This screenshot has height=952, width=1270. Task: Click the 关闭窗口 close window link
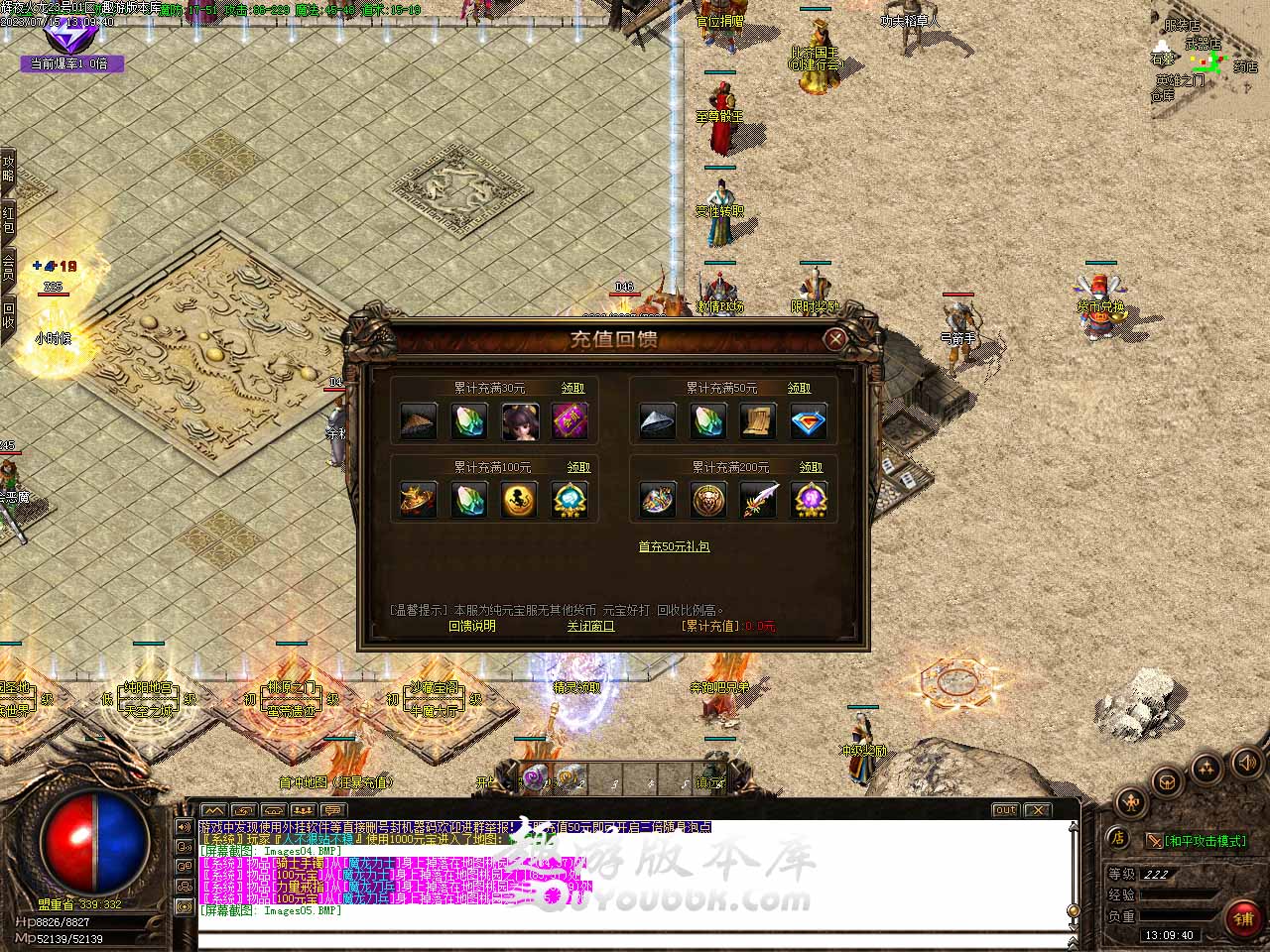click(x=590, y=627)
